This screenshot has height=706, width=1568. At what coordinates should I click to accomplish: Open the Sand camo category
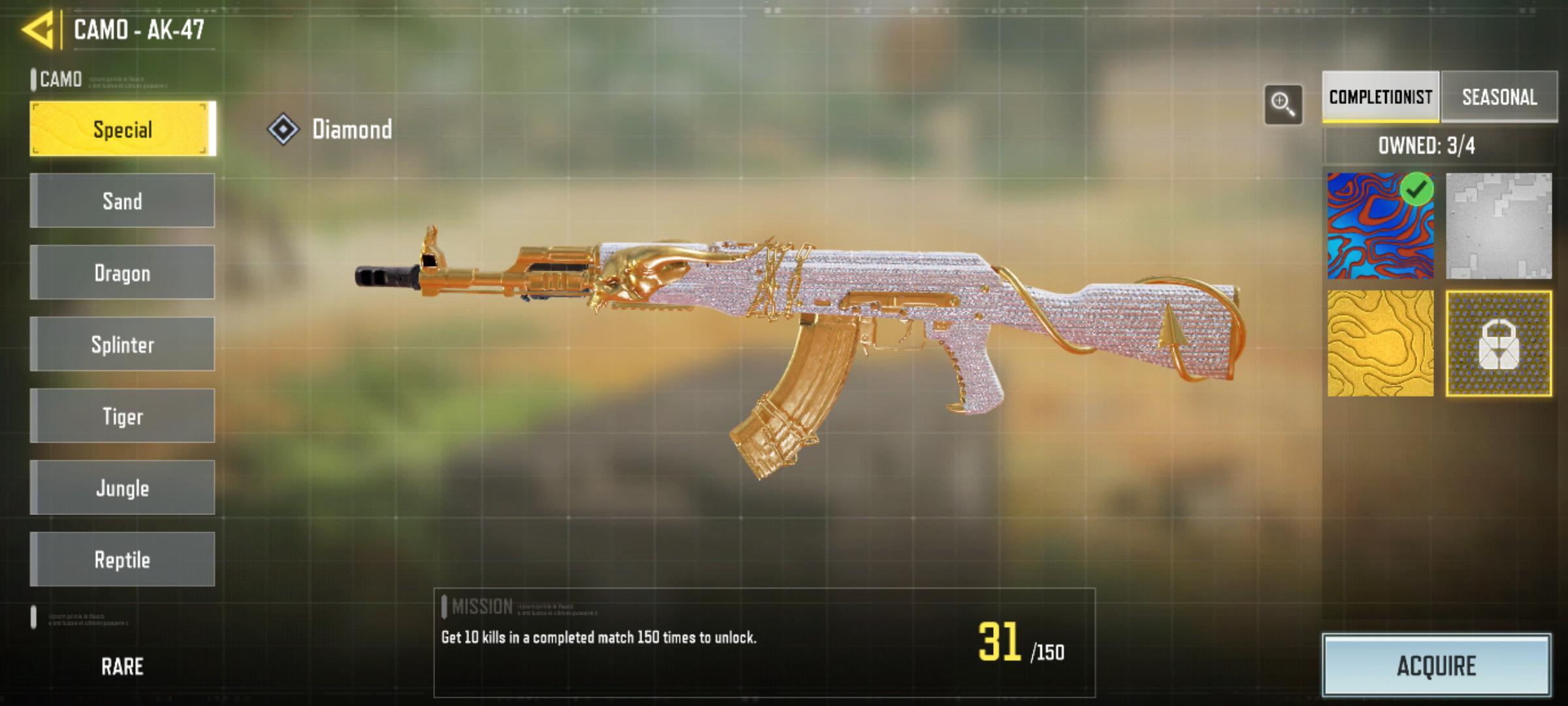tap(122, 201)
